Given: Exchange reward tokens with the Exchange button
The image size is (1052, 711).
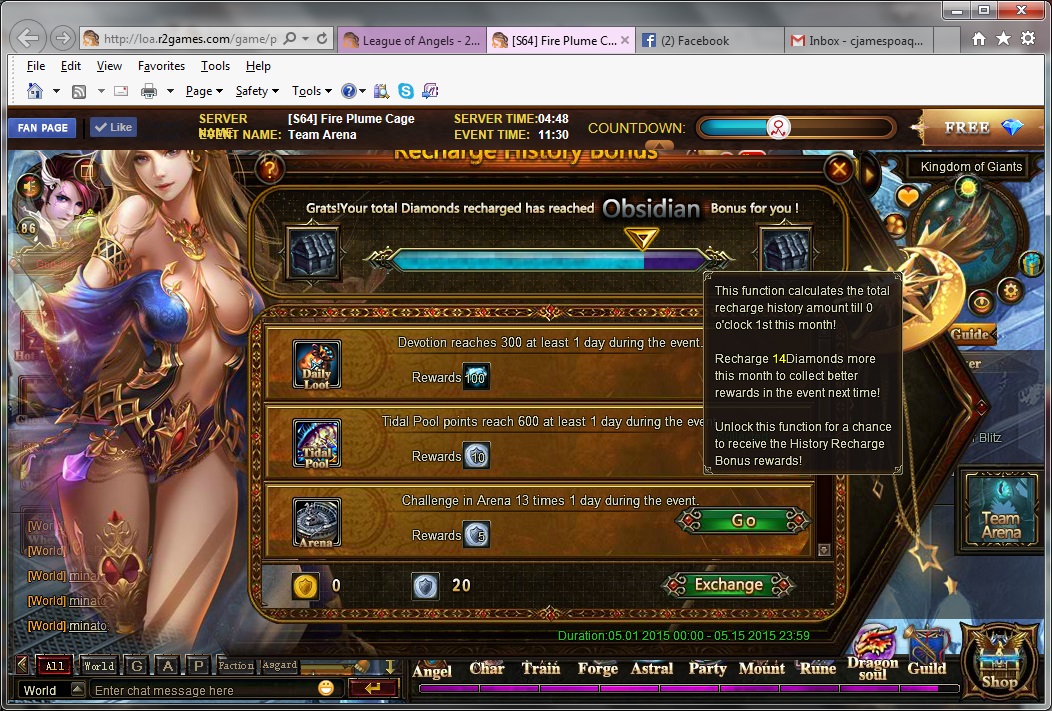Looking at the screenshot, I should point(728,585).
